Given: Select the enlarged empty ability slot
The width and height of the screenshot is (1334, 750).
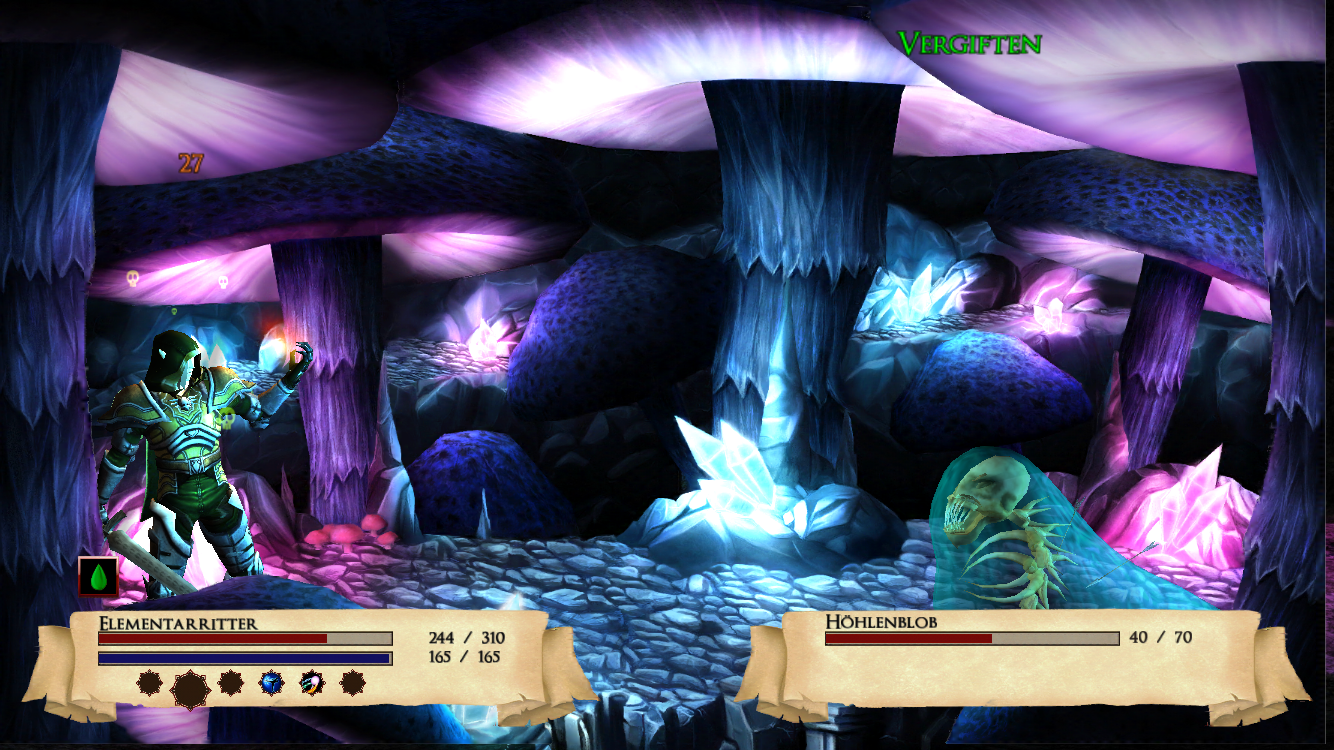Looking at the screenshot, I should (x=190, y=687).
